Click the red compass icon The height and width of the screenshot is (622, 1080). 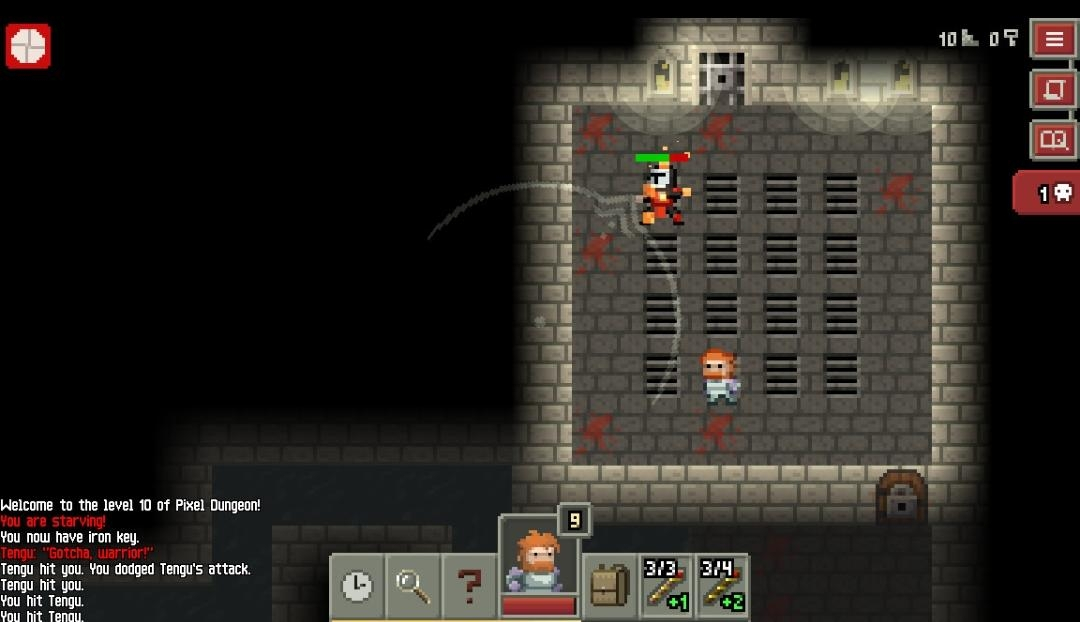pos(28,46)
